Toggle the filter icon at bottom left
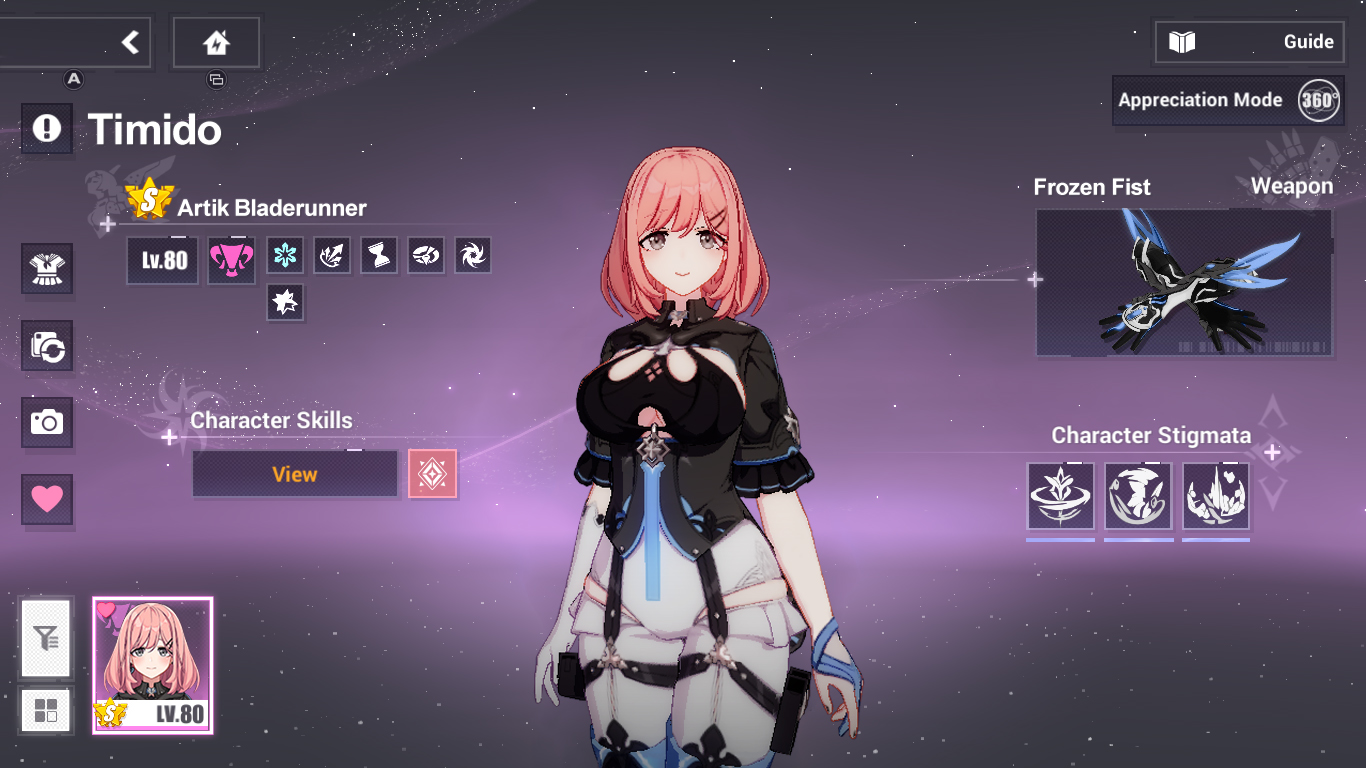 pos(46,640)
